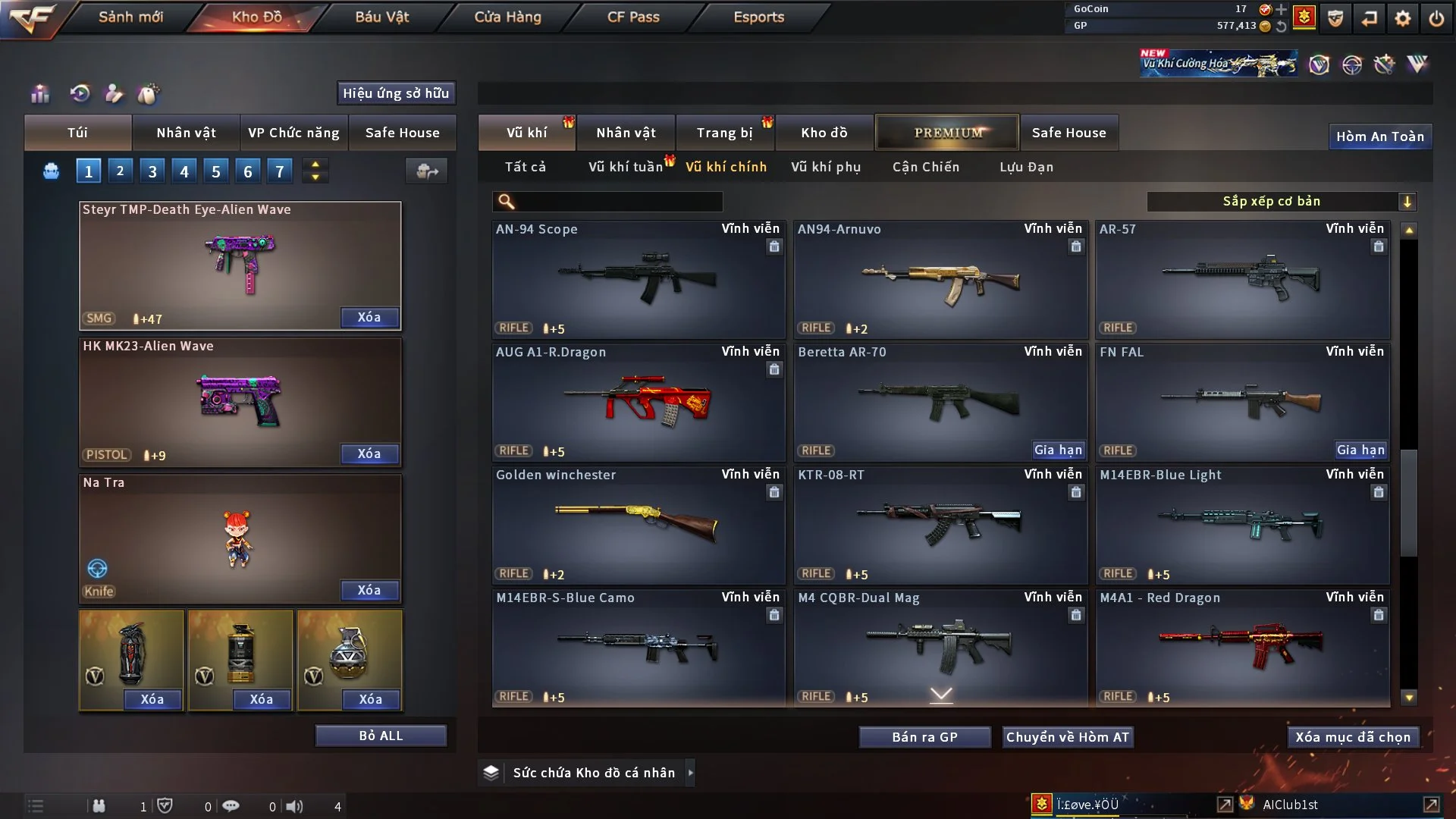Click the Bán ra GP button
This screenshot has height=819, width=1456.
coord(924,737)
